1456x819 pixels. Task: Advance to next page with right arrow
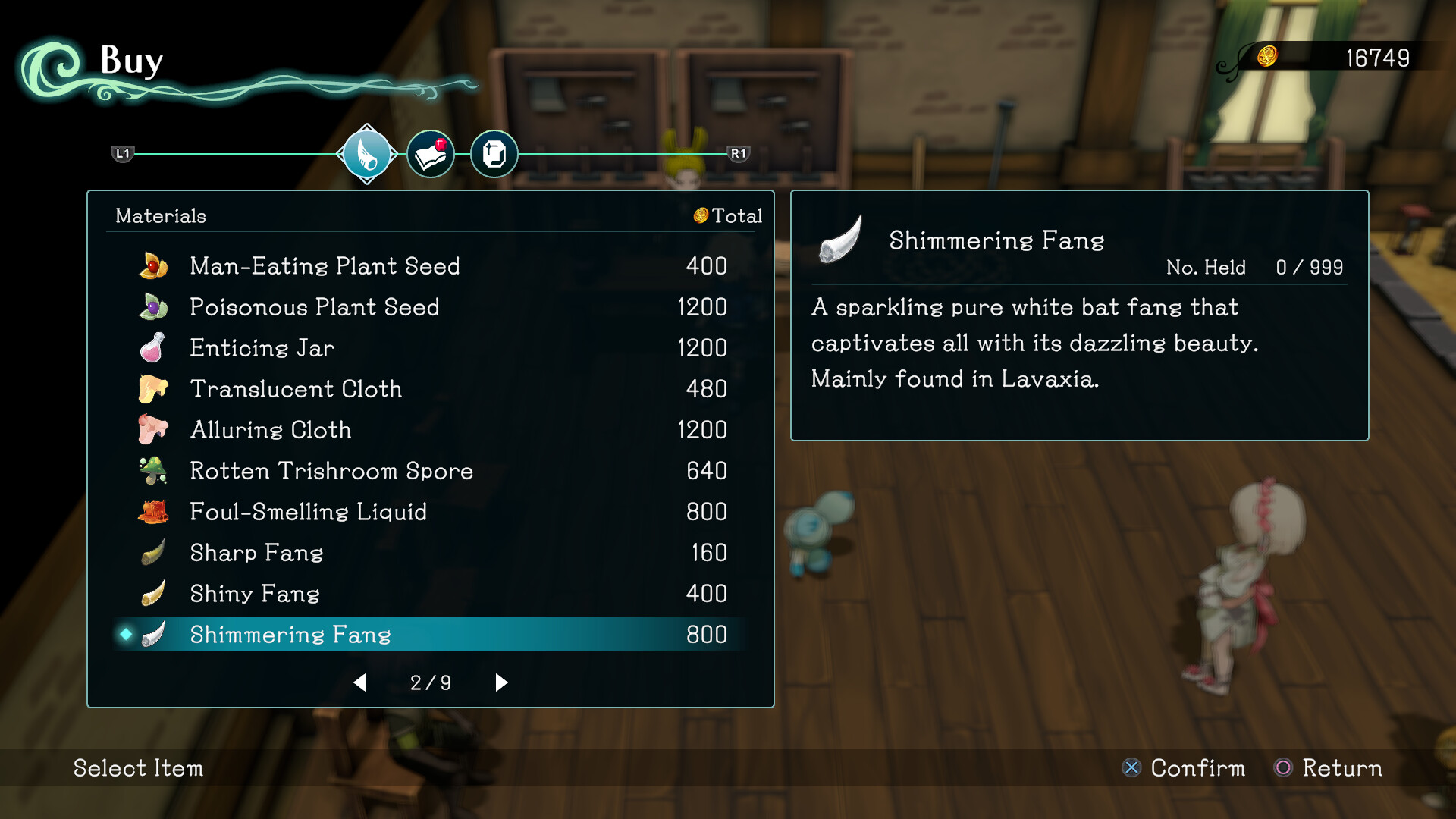(500, 682)
